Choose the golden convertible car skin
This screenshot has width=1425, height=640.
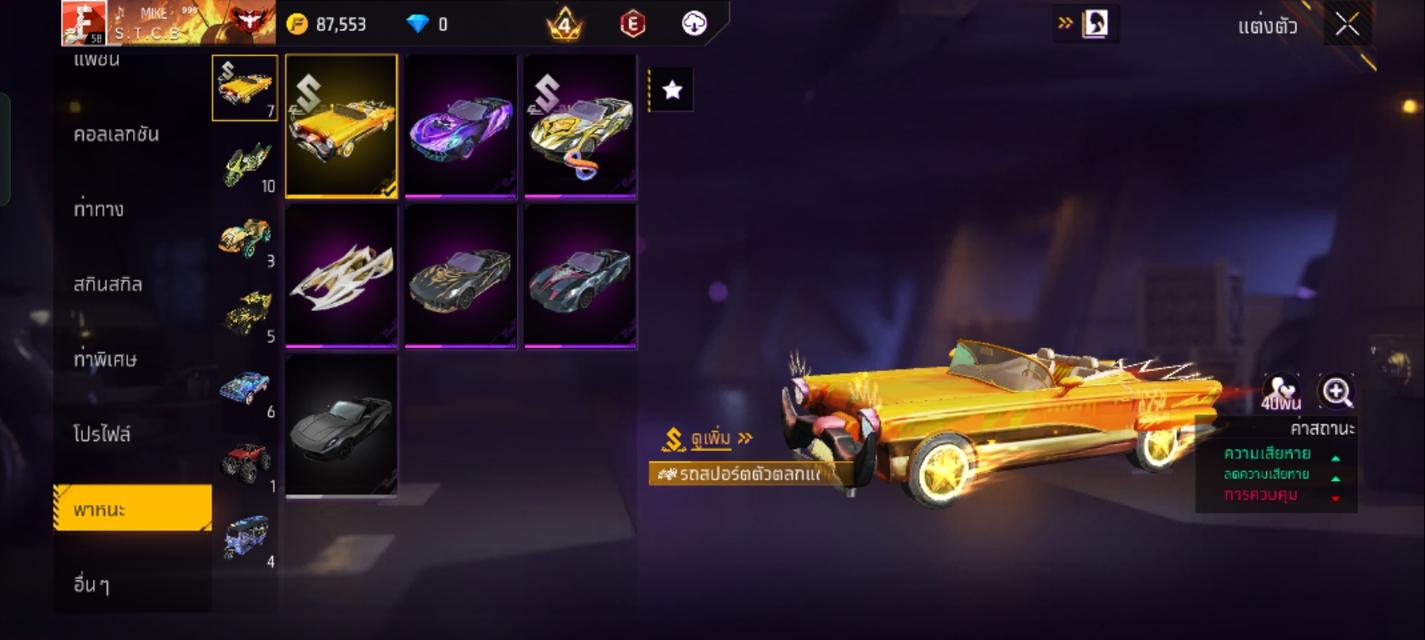click(x=341, y=126)
